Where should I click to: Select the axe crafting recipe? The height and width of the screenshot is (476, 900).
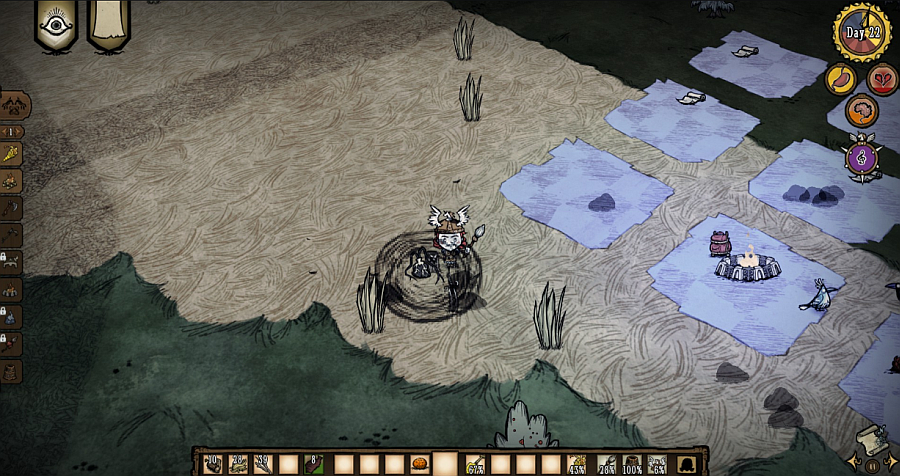click(13, 209)
